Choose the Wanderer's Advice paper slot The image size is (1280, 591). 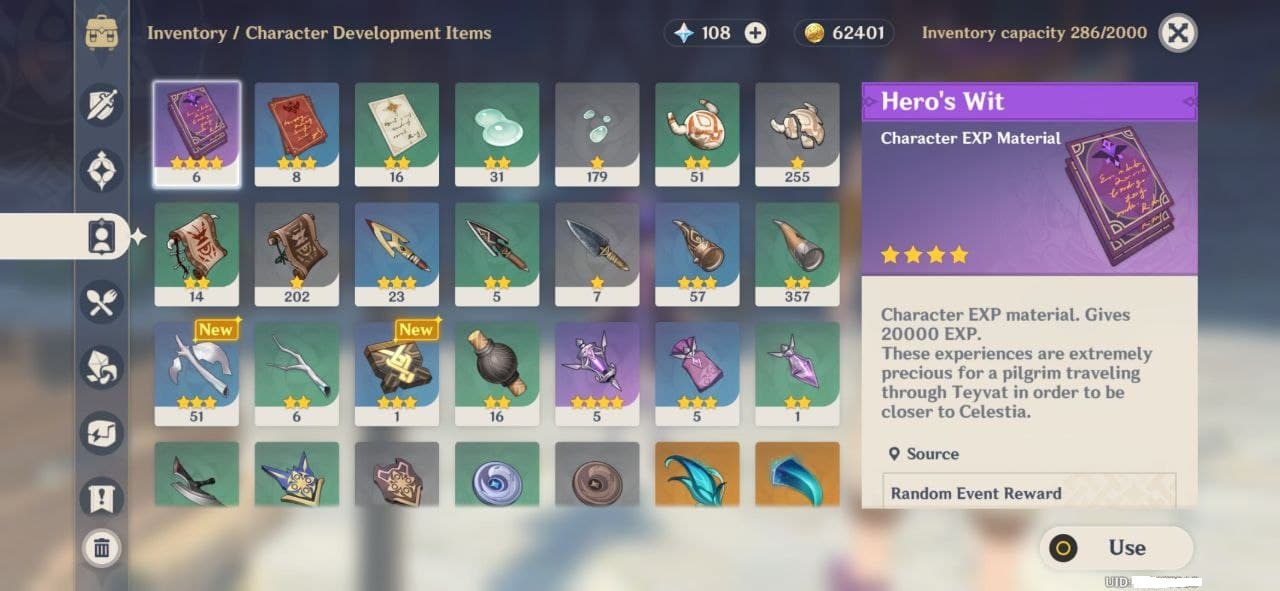click(397, 134)
